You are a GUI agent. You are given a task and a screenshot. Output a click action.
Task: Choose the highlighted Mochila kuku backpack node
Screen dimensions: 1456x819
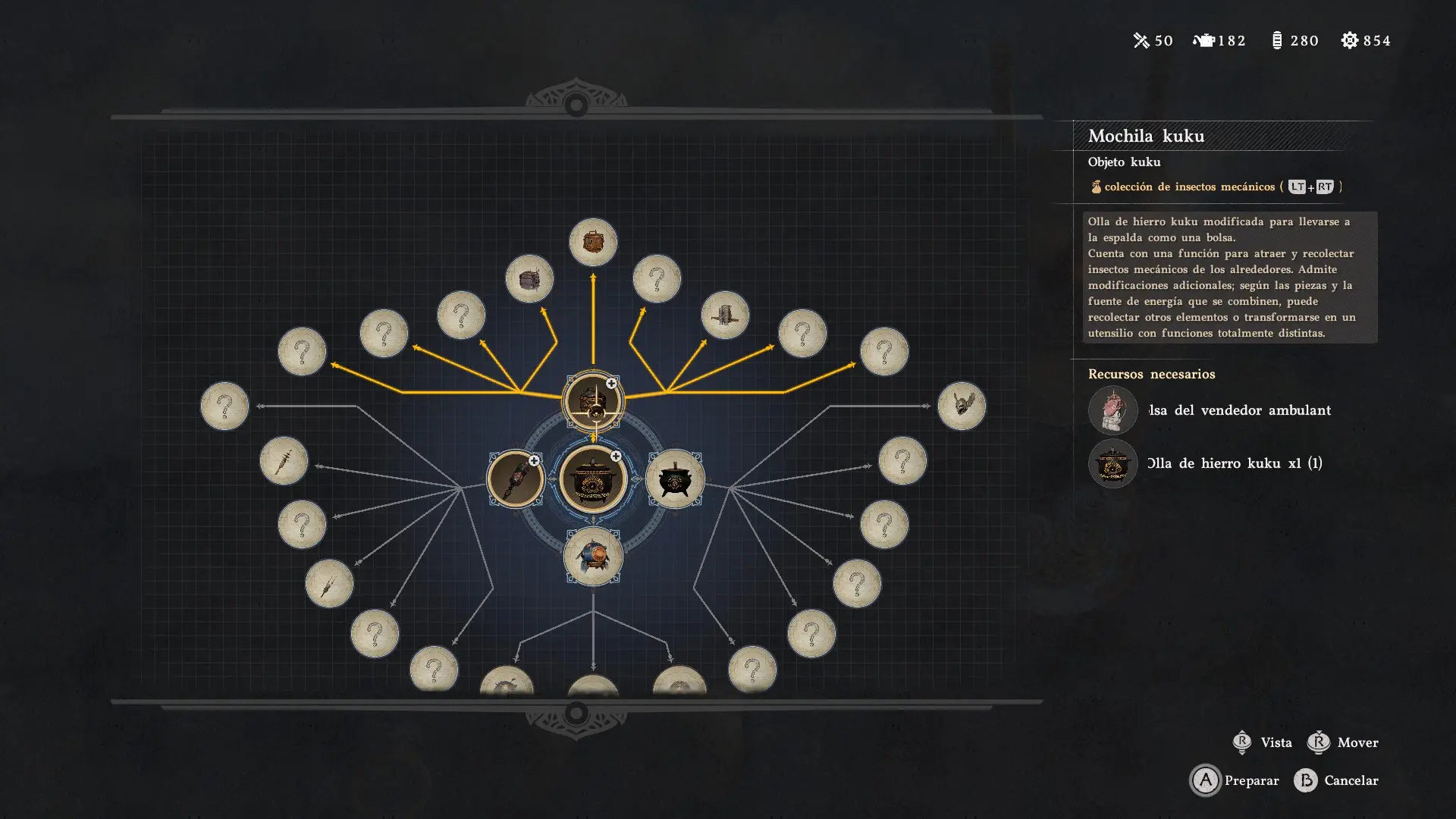click(x=593, y=401)
